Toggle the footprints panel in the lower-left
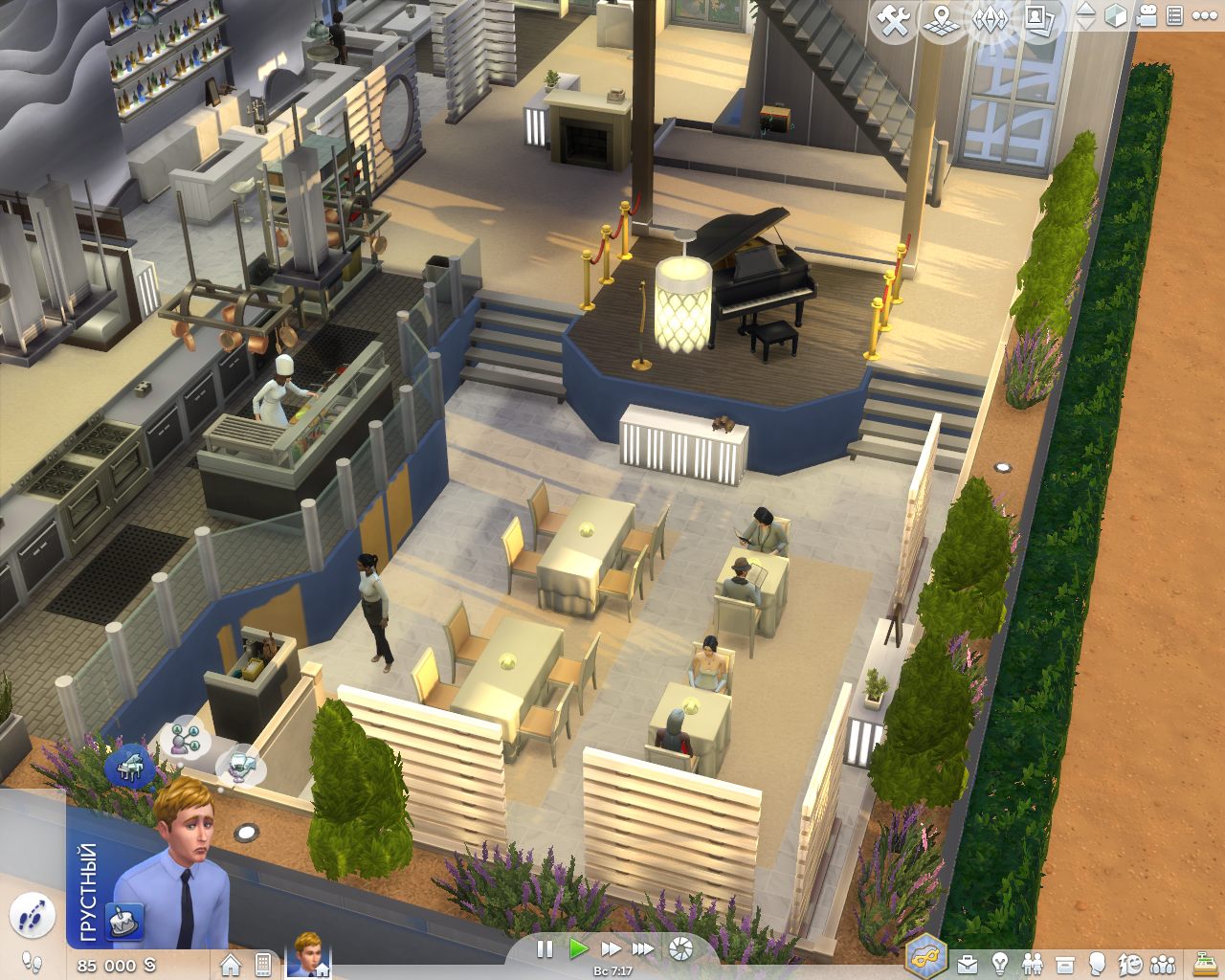The image size is (1225, 980). tap(33, 914)
